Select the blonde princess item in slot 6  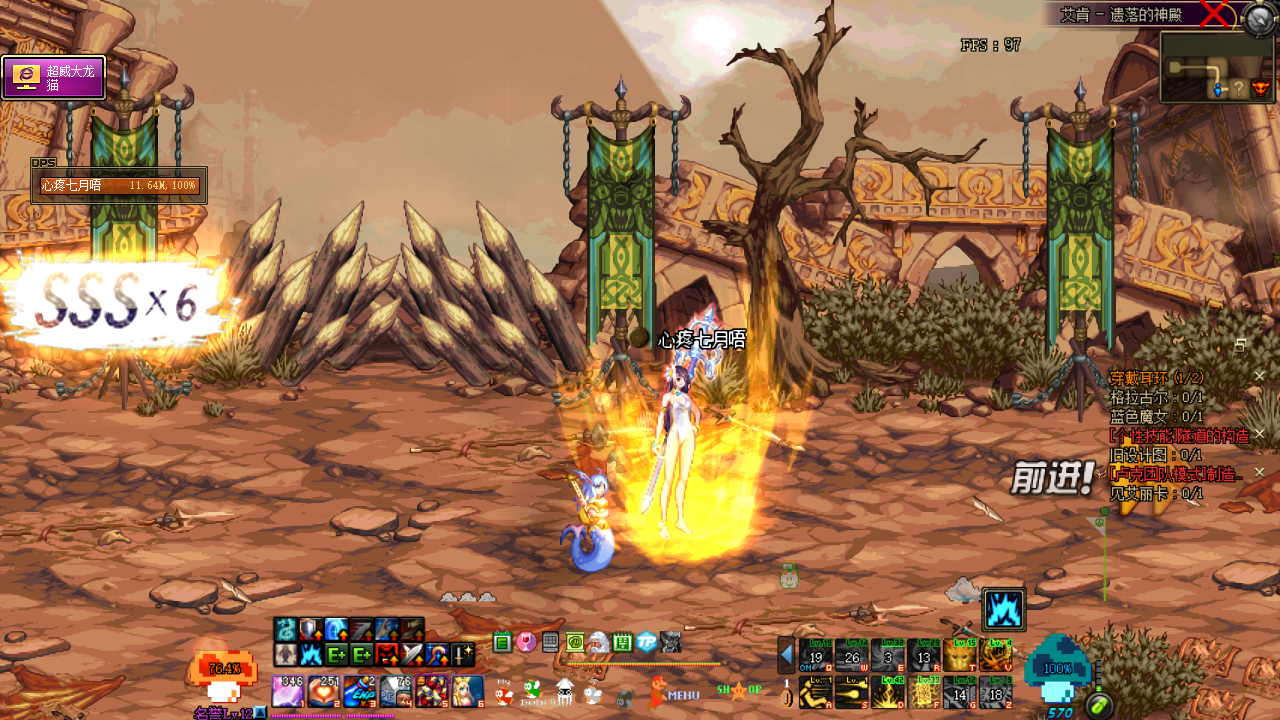(467, 691)
